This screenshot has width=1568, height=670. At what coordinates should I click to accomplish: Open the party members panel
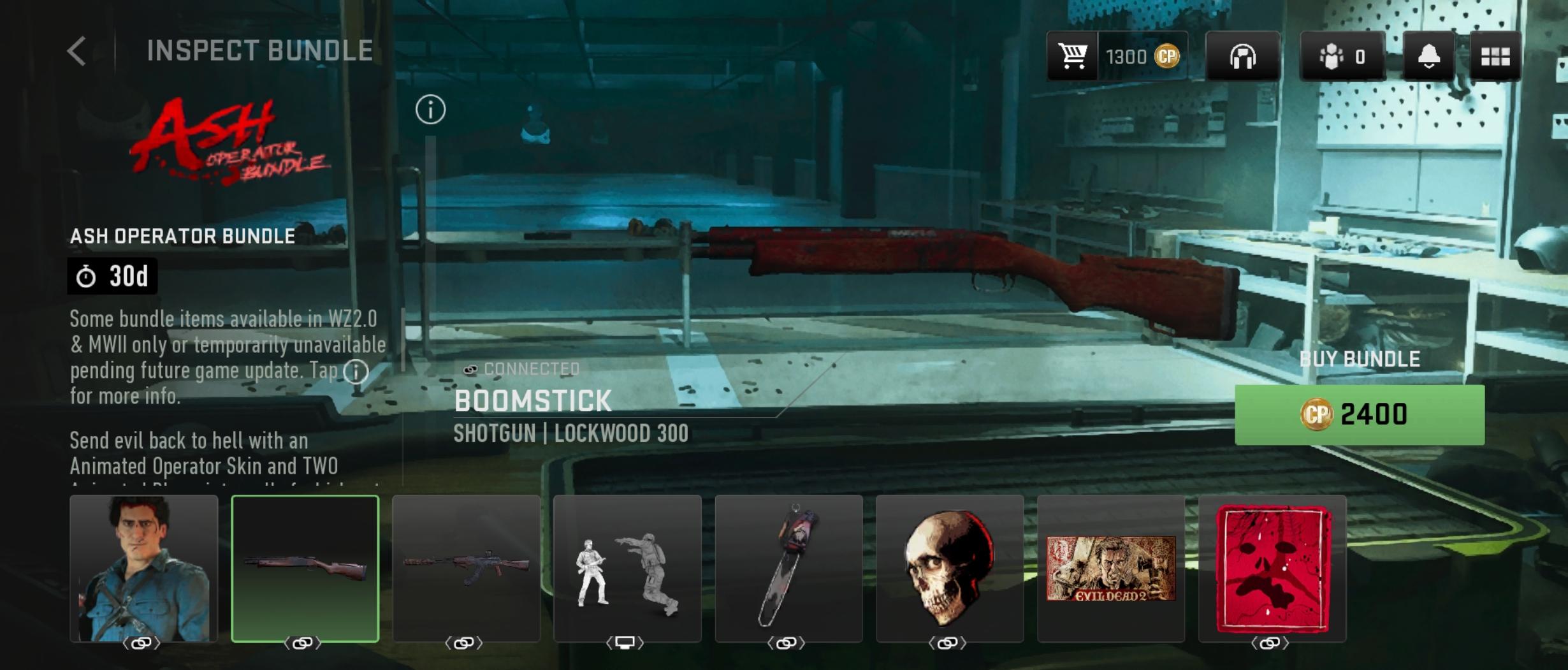point(1342,57)
